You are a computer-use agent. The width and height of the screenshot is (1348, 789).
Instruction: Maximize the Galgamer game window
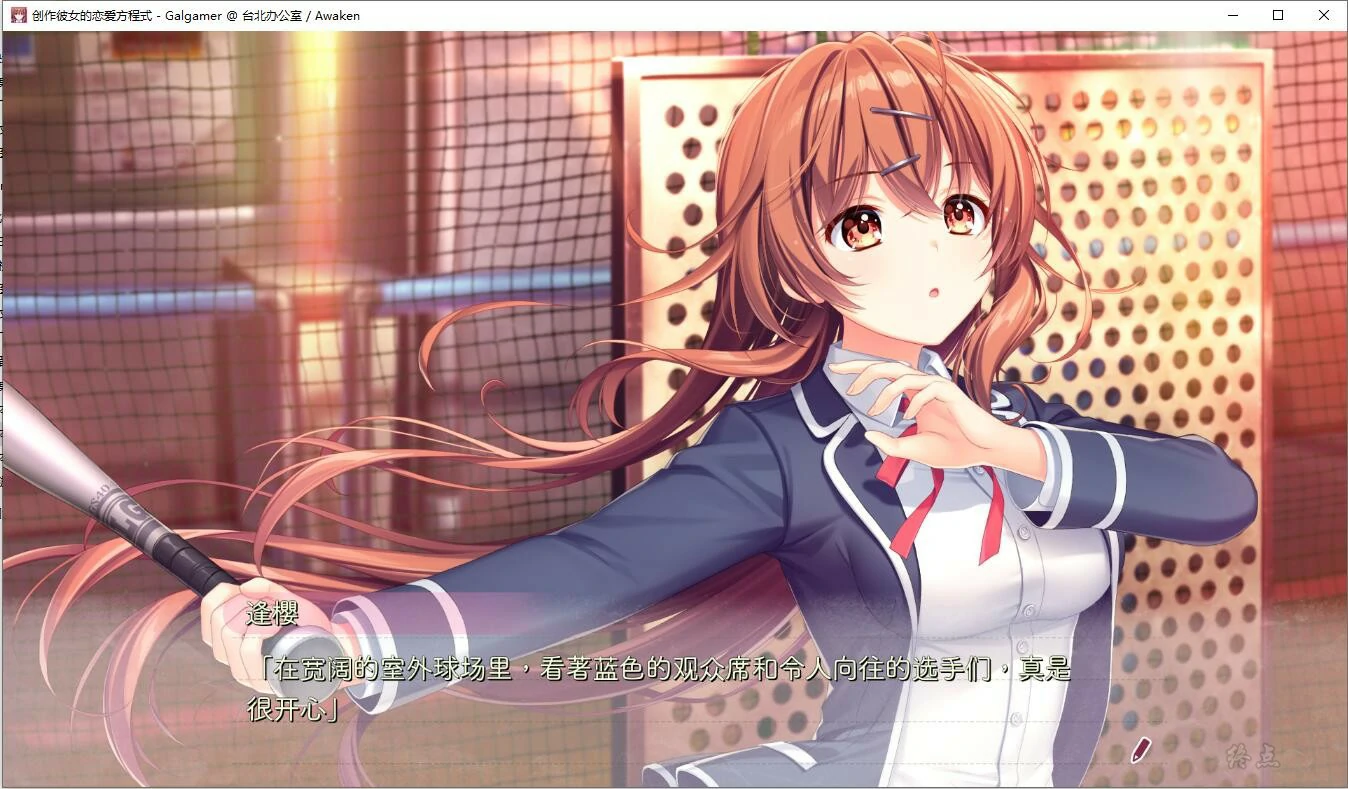[1277, 15]
